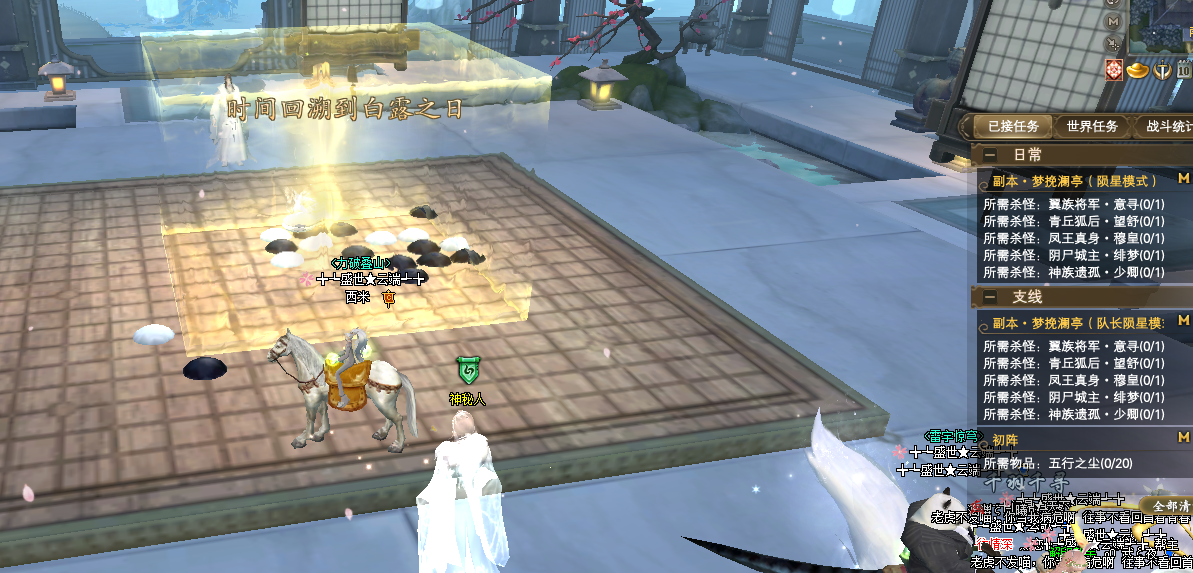The height and width of the screenshot is (573, 1193).
Task: Click the M marker beside the 陨星模式 daily quest
Action: pyautogui.click(x=1184, y=179)
